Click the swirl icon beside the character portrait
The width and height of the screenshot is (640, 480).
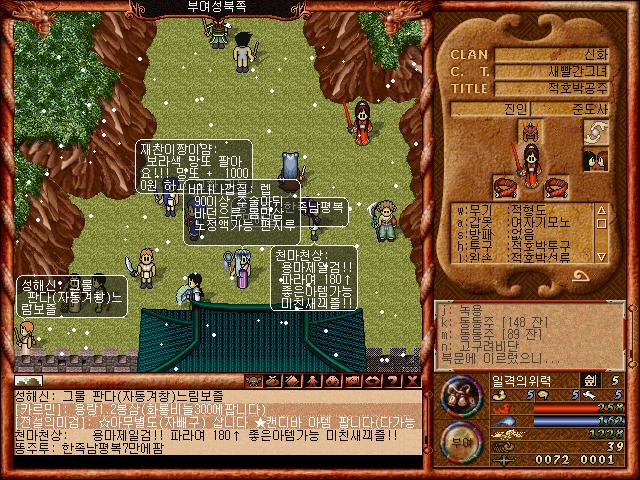pos(597,133)
